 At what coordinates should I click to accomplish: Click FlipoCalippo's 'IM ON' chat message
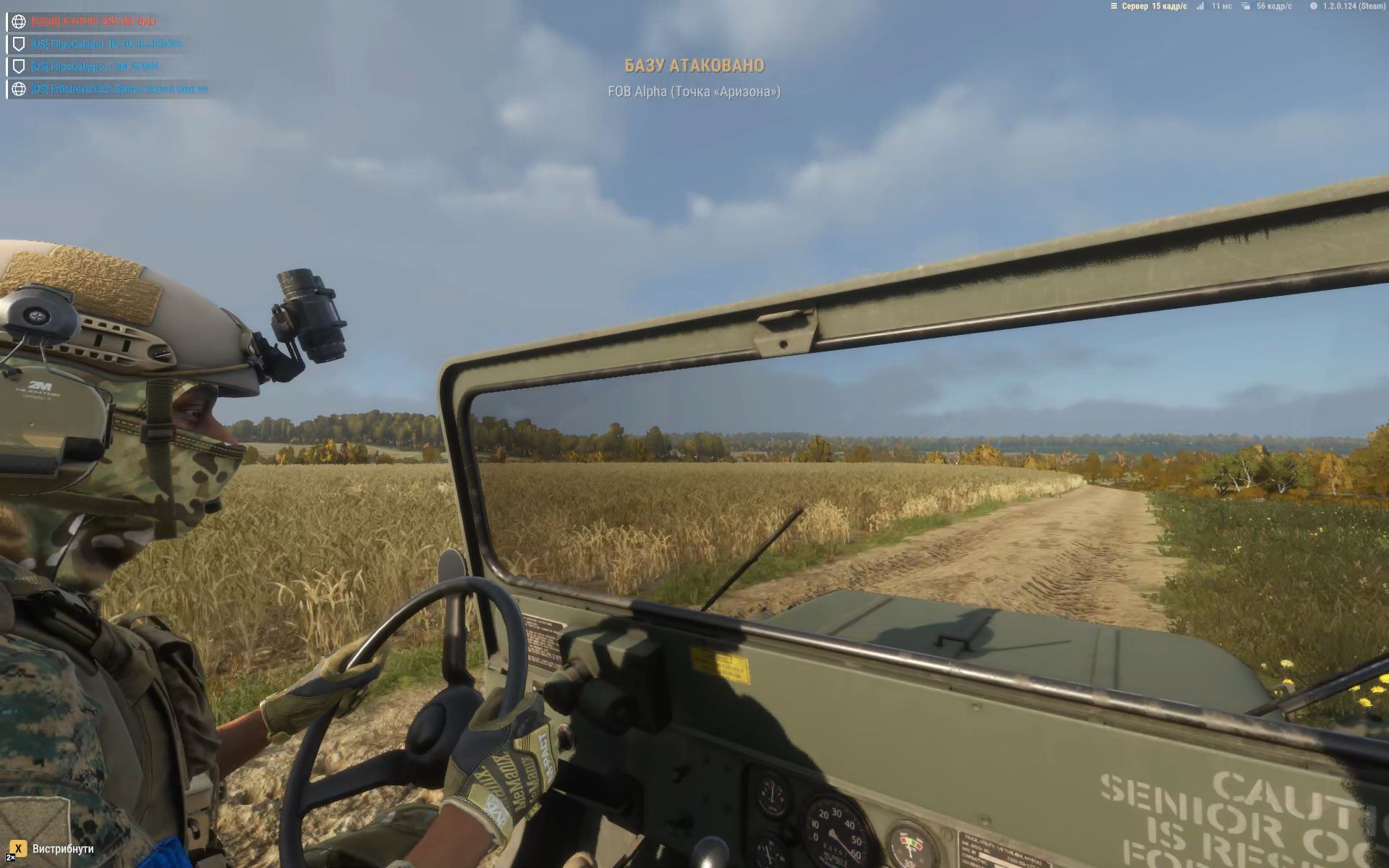point(106,43)
